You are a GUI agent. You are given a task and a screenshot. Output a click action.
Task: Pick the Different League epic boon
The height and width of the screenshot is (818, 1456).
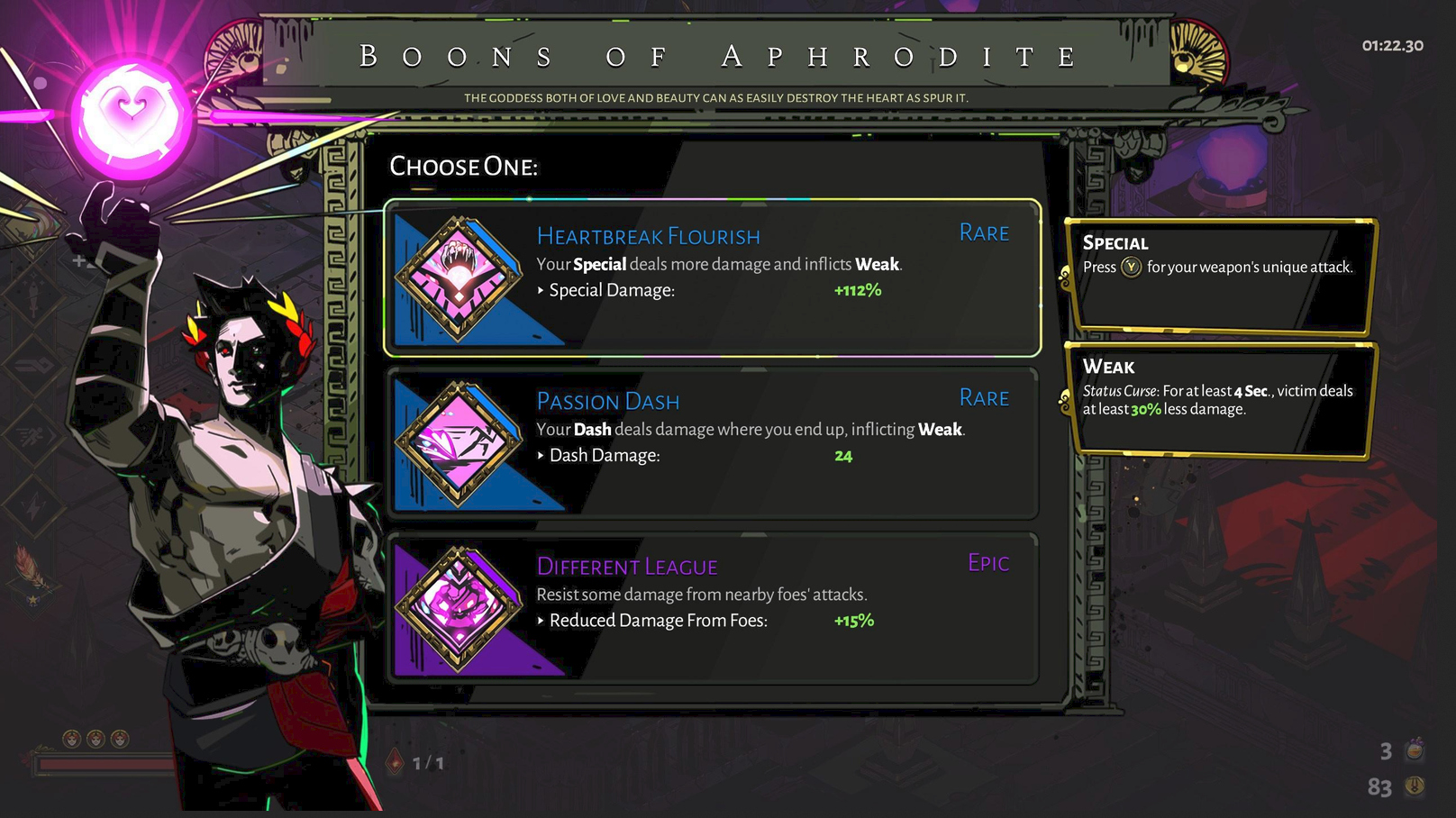pyautogui.click(x=712, y=607)
